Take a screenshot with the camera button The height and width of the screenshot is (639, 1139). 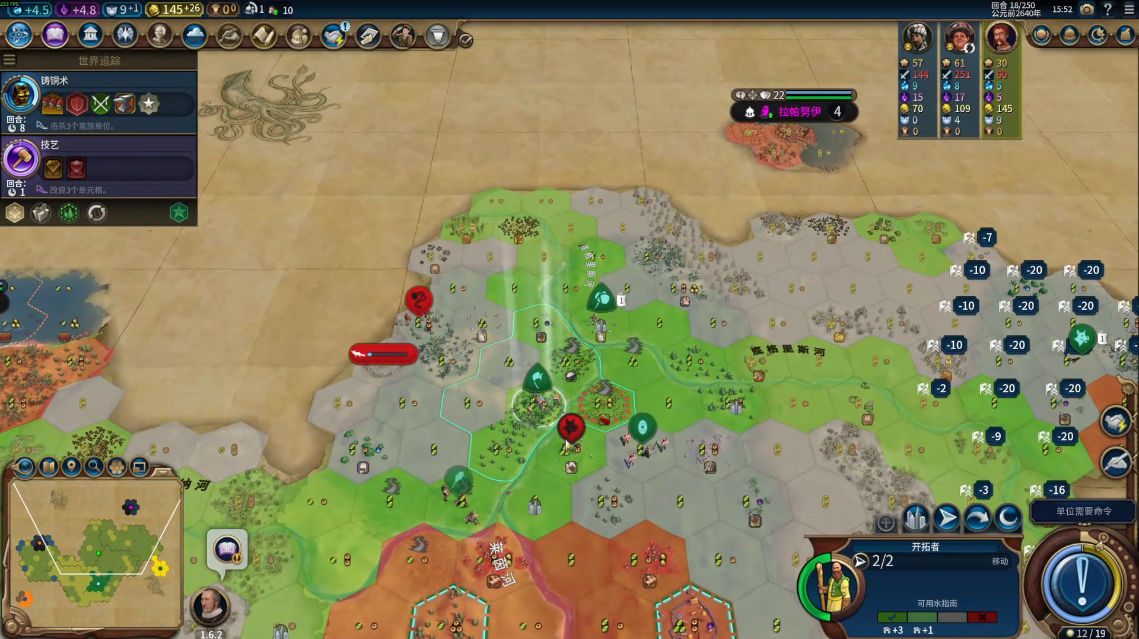(1087, 9)
